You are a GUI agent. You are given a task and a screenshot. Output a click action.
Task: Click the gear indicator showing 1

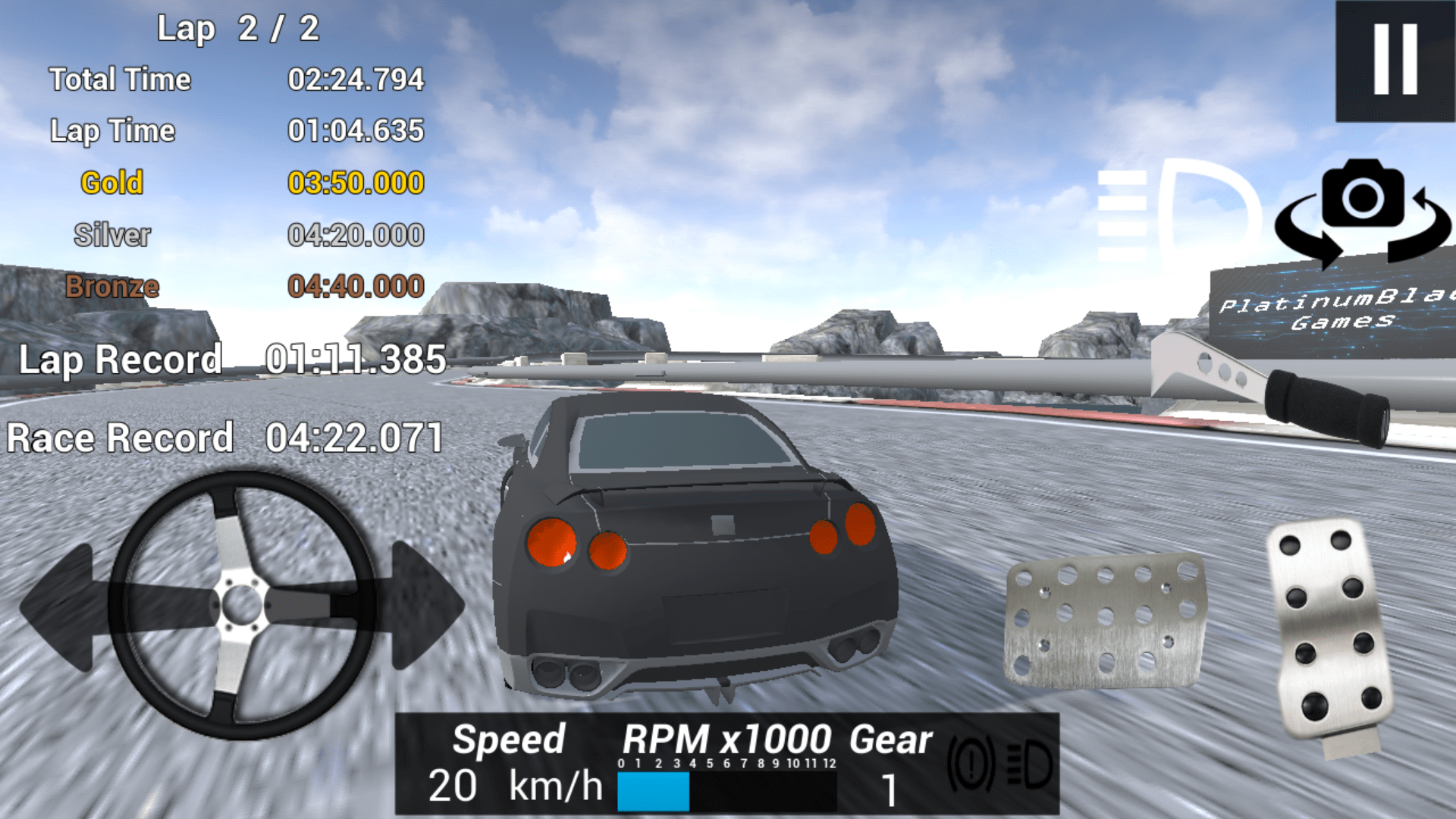coord(890,791)
